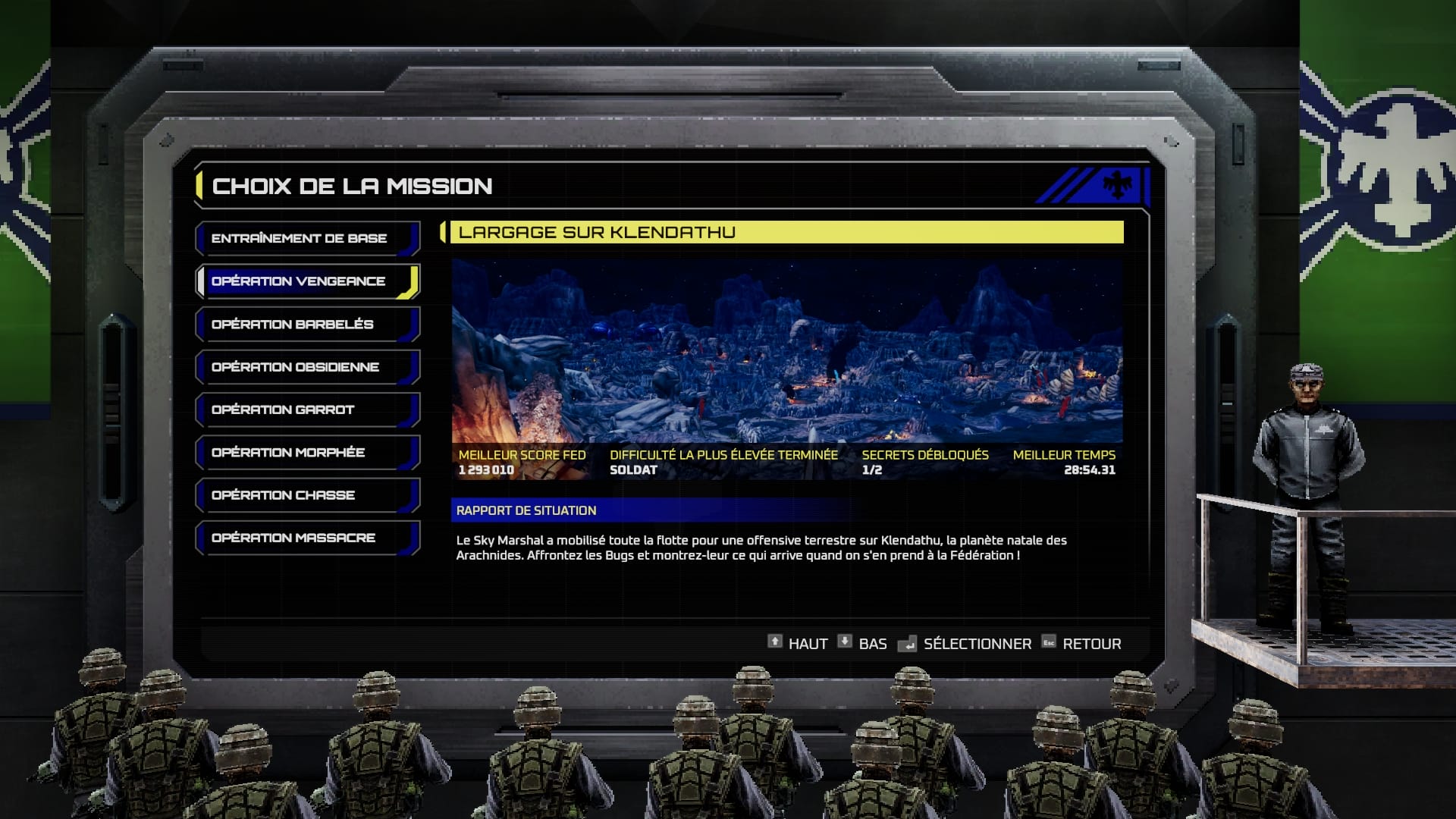Open the Opération Garrot entry
Viewport: 1456px width, 819px height.
[x=296, y=409]
